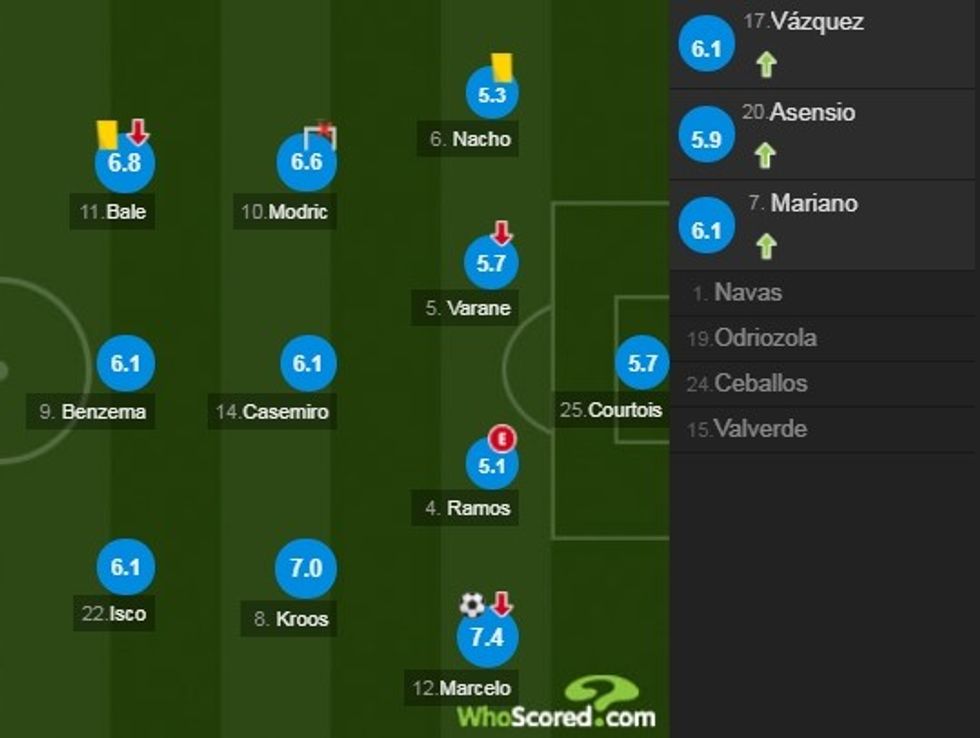Choose Ceballos from the bench list
Screen dimensions: 980x738
[x=760, y=383]
